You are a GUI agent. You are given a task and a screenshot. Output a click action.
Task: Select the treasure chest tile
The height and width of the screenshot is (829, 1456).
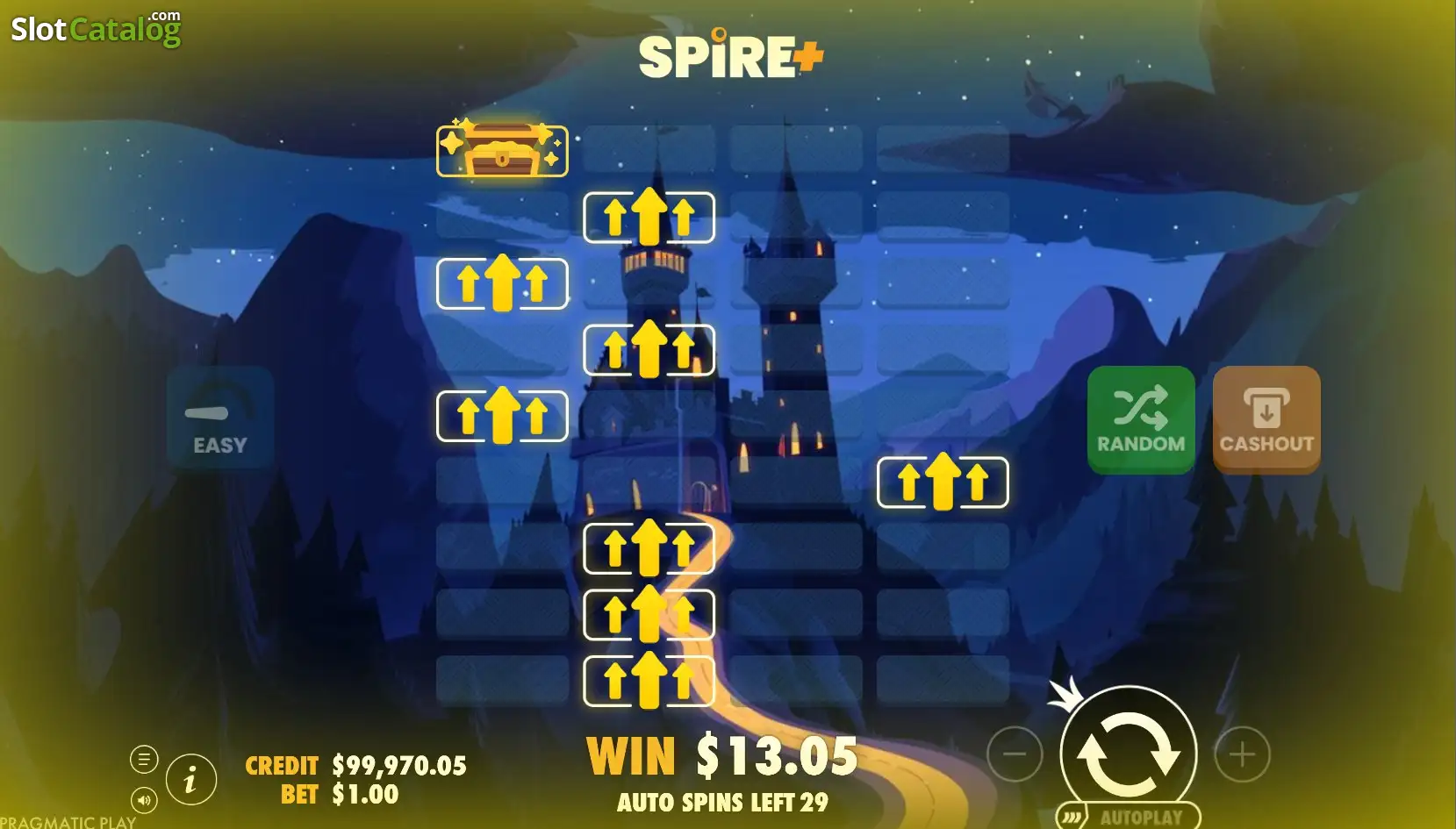(x=502, y=151)
